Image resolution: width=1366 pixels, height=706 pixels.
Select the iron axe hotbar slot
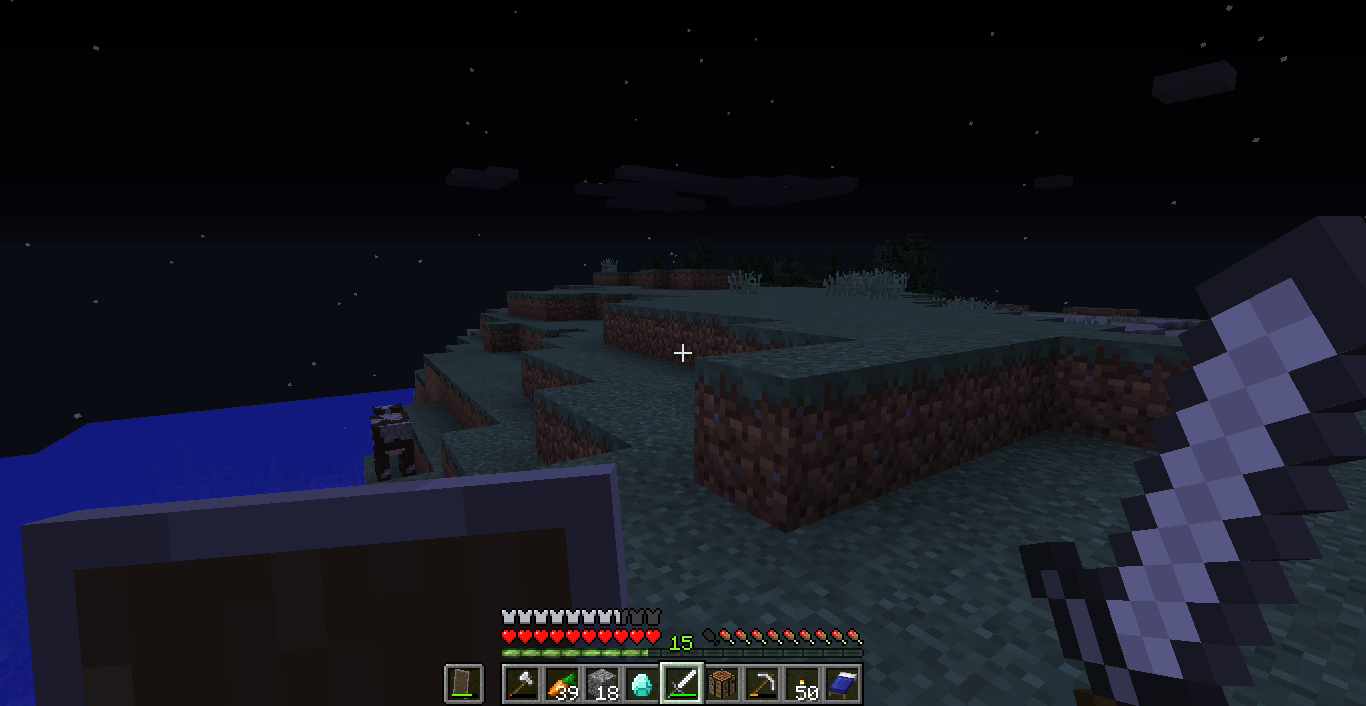(x=522, y=684)
